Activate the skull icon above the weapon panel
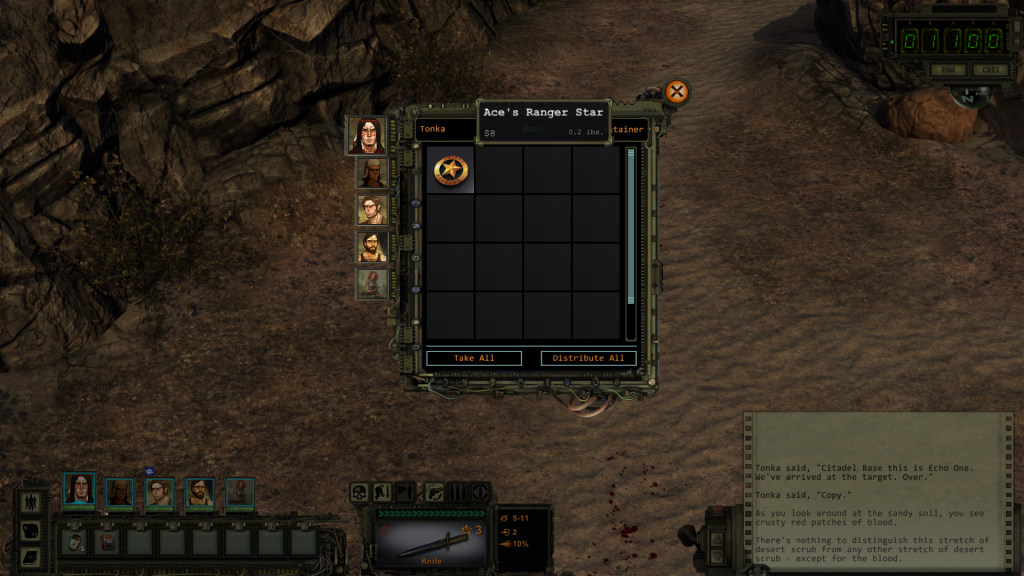The width and height of the screenshot is (1024, 576). click(x=360, y=492)
